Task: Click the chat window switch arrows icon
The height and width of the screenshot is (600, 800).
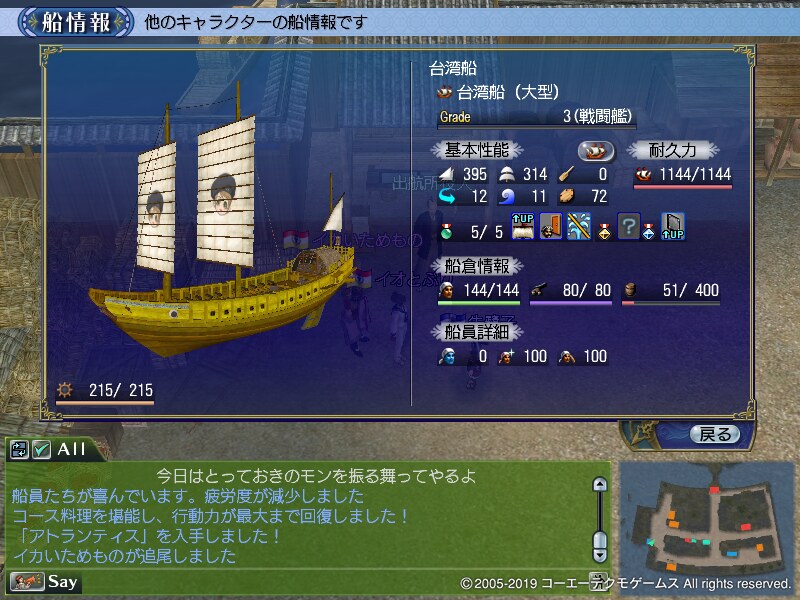Action: click(20, 450)
